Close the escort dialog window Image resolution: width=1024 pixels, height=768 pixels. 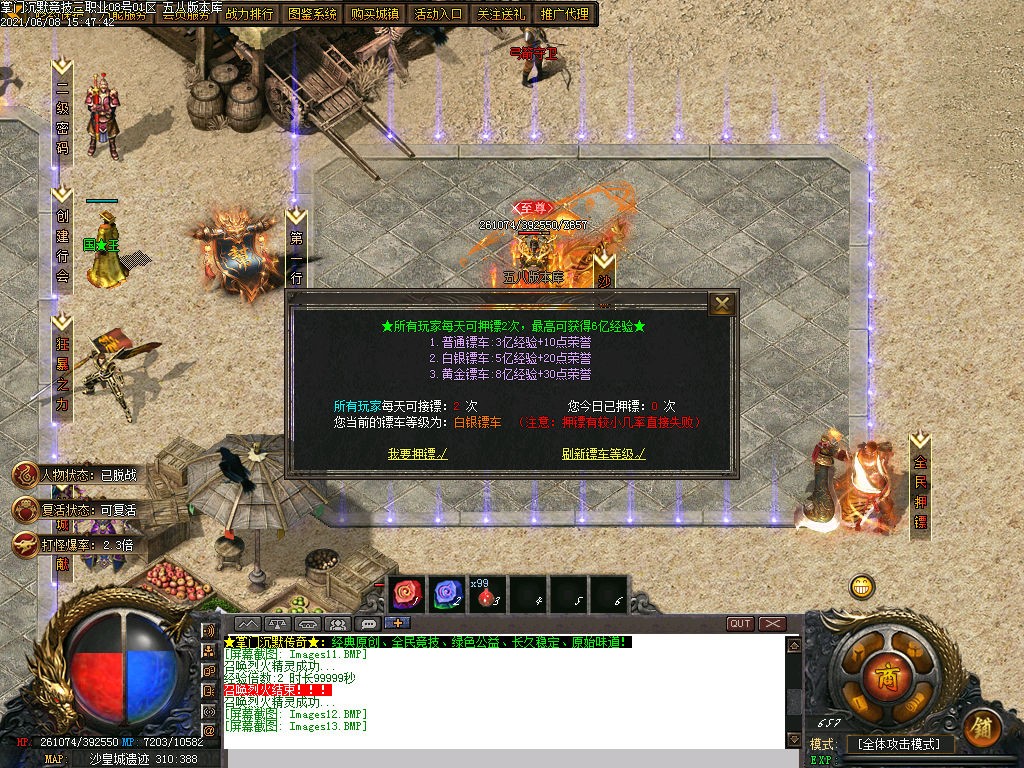(721, 304)
